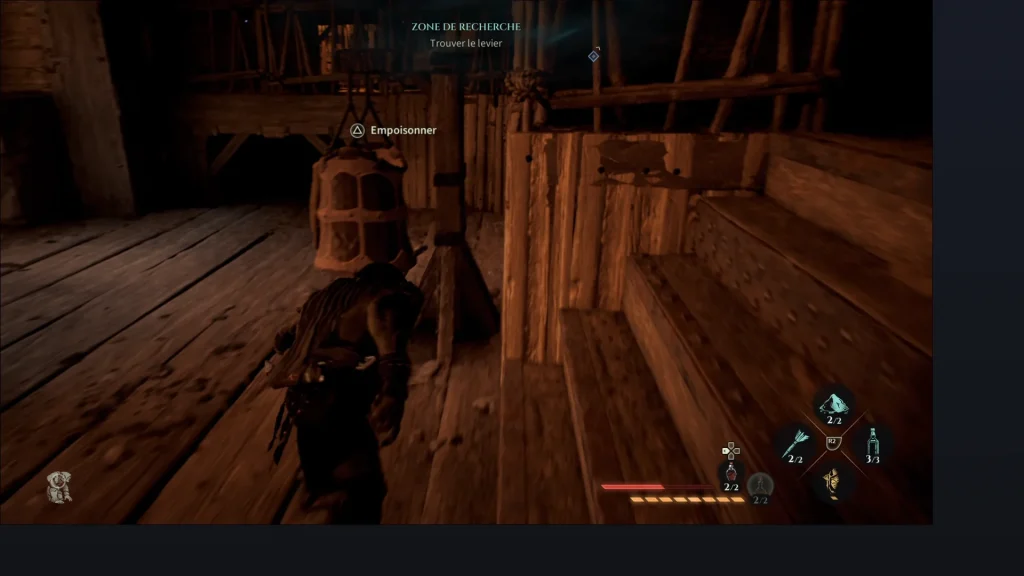Choose the dart tool in the wheel
1024x576 pixels.
coord(797,440)
